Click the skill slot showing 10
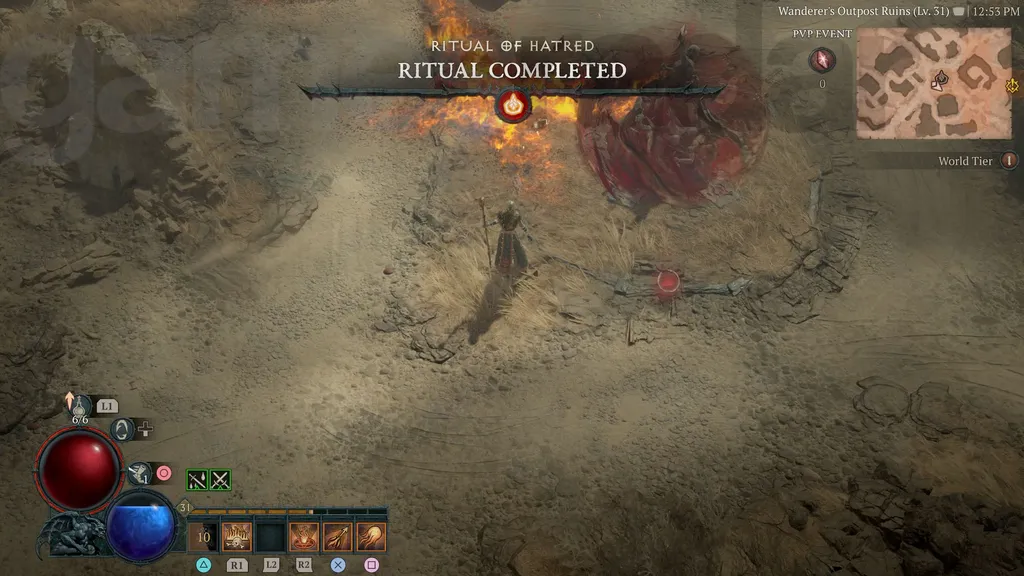 pyautogui.click(x=204, y=537)
